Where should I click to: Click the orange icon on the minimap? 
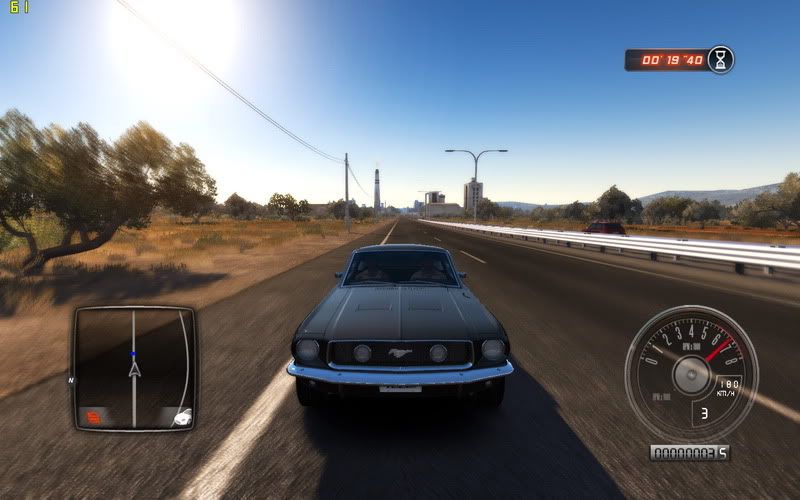(93, 415)
